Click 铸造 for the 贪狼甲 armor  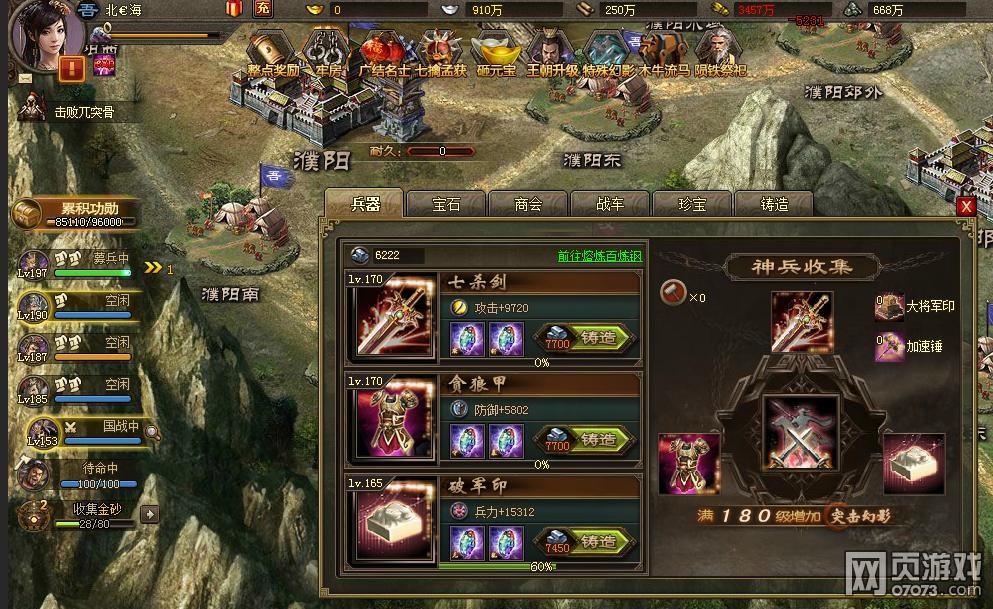click(x=587, y=440)
